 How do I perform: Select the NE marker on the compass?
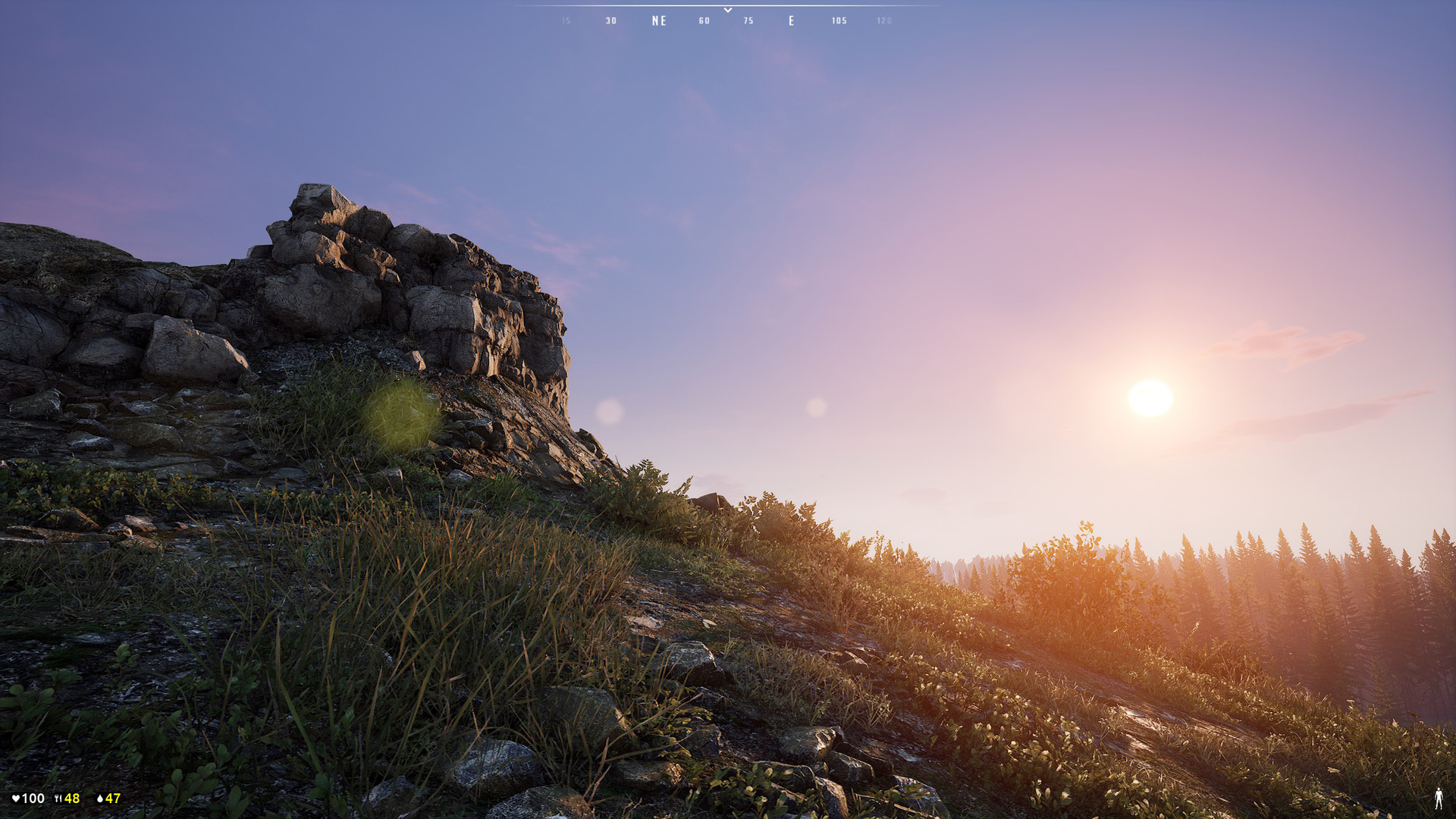pyautogui.click(x=659, y=20)
